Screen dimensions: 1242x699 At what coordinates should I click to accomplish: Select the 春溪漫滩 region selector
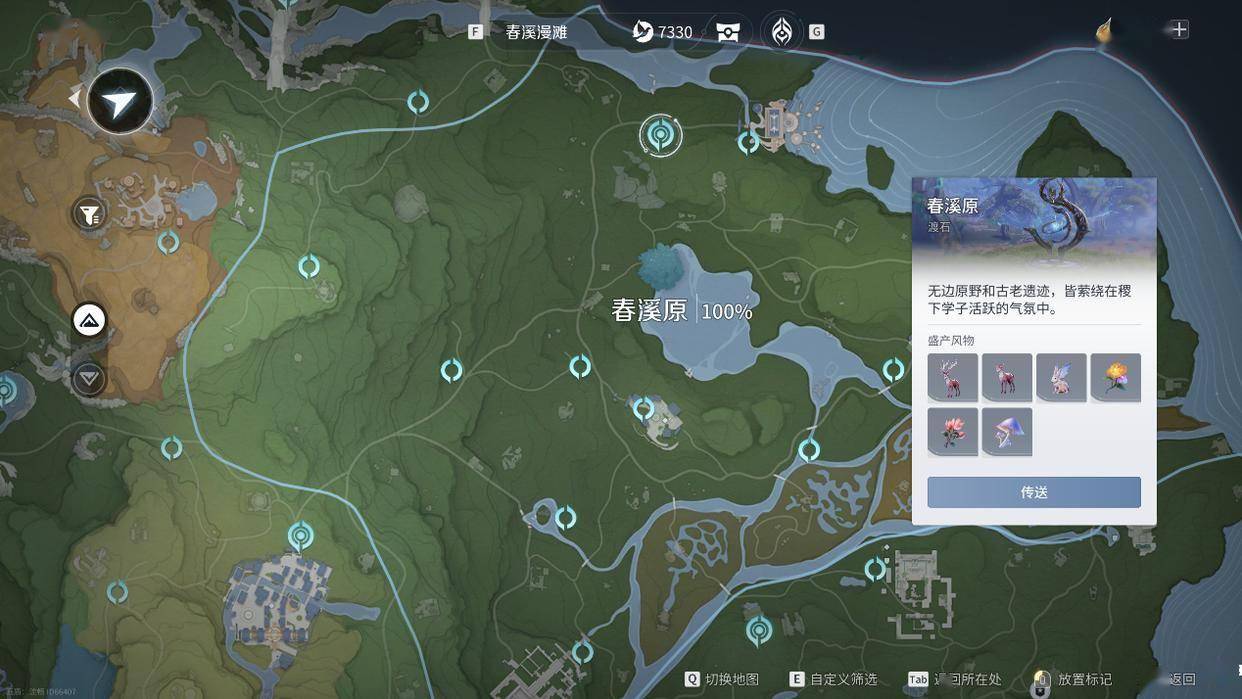pos(536,32)
